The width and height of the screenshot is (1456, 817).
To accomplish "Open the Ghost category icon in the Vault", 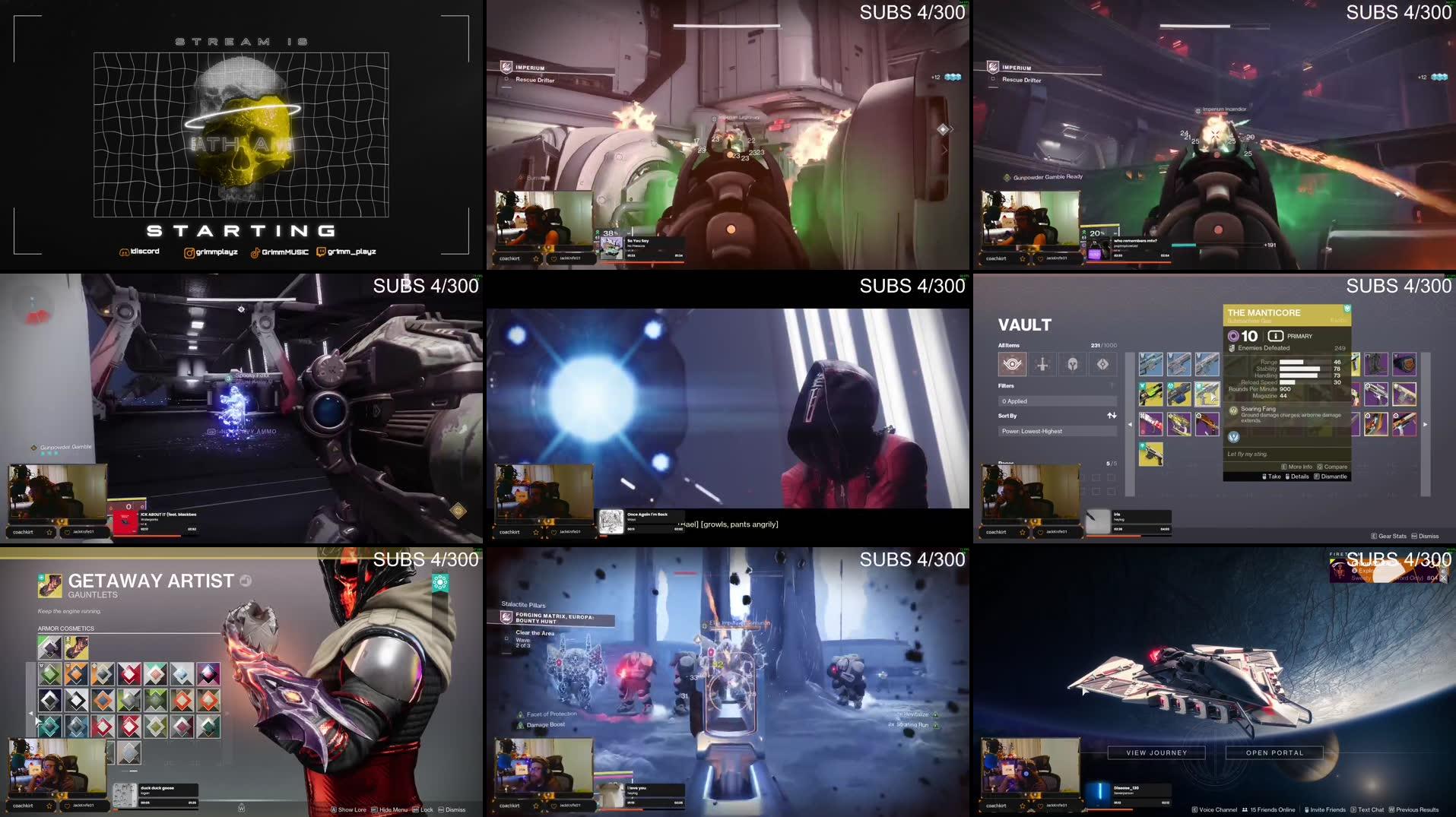I will coord(1102,364).
